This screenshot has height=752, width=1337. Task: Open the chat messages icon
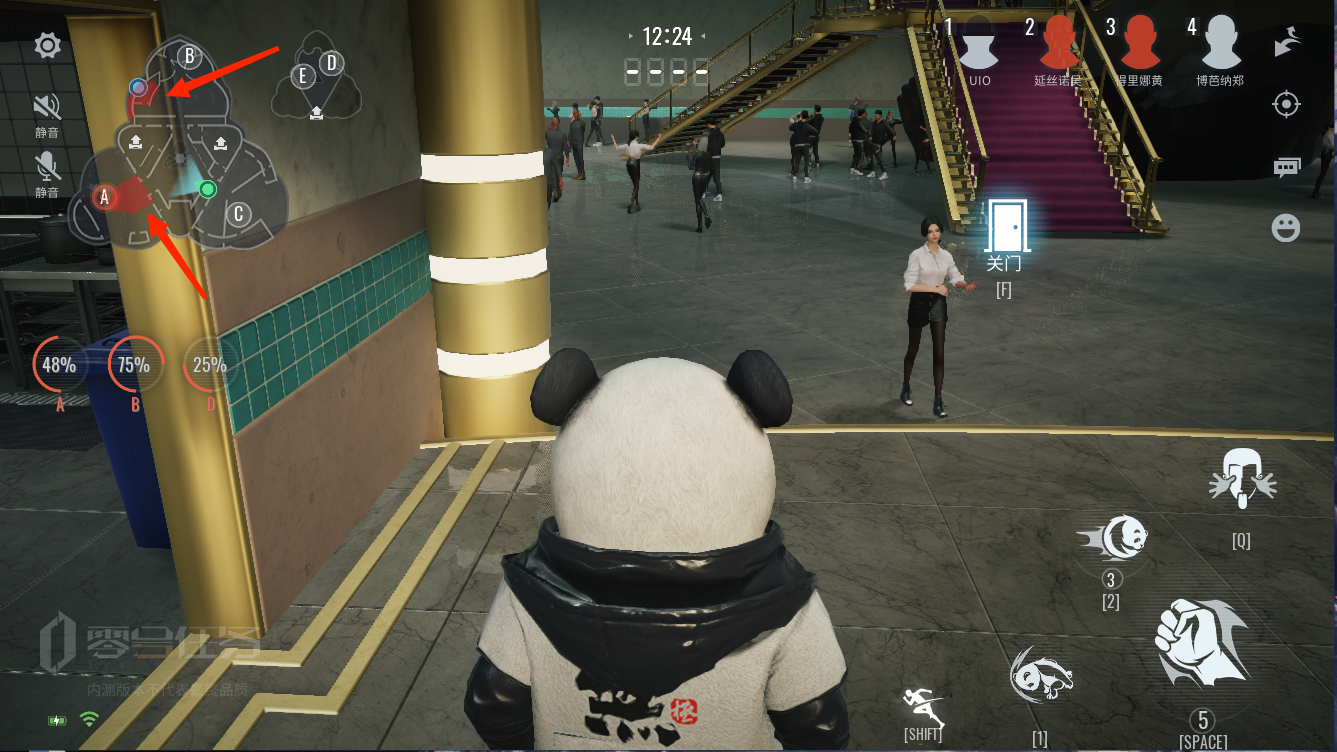pos(1287,166)
